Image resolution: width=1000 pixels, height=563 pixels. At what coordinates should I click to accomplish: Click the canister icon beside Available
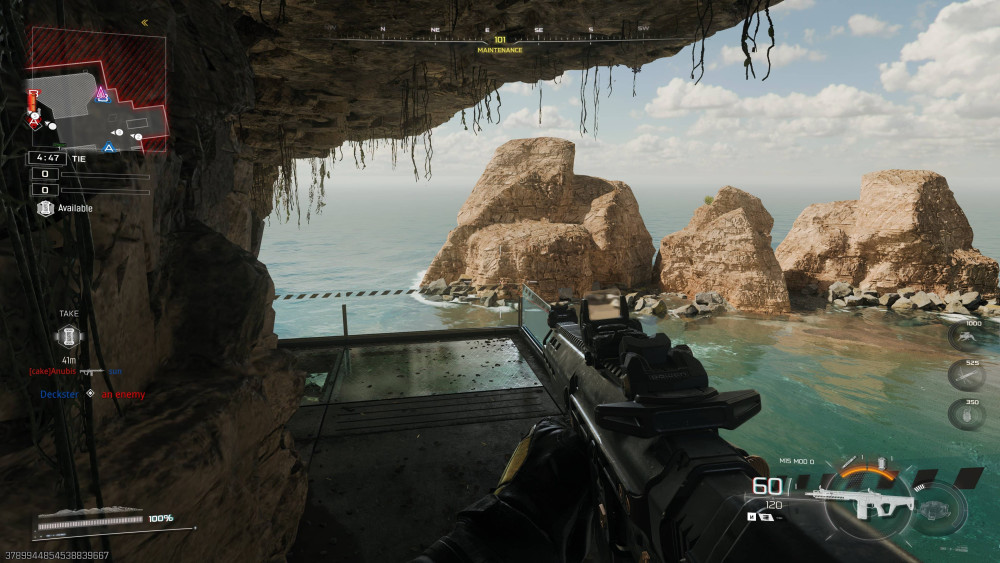[x=44, y=208]
